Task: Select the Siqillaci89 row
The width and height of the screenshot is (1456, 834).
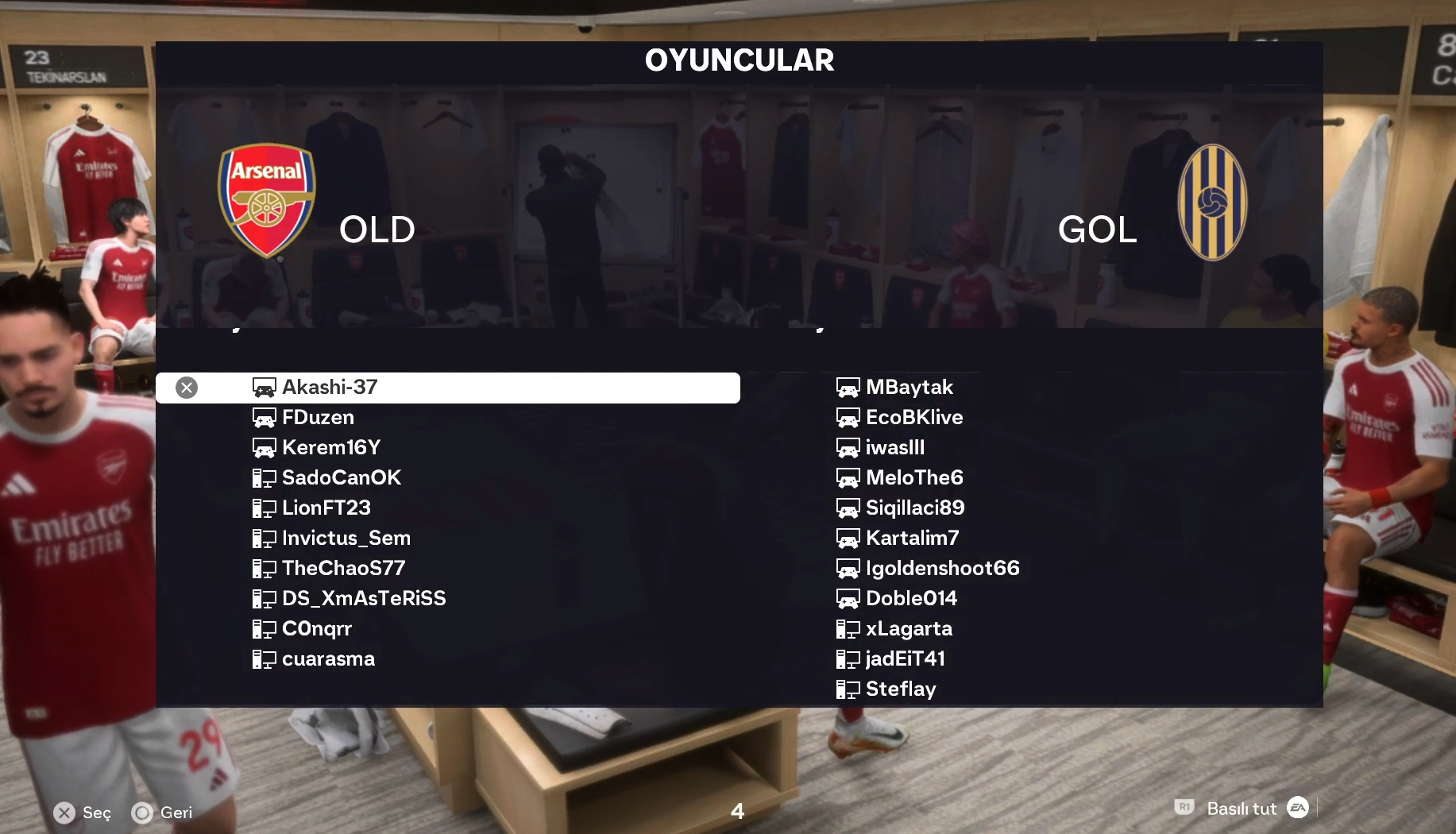Action: tap(914, 508)
